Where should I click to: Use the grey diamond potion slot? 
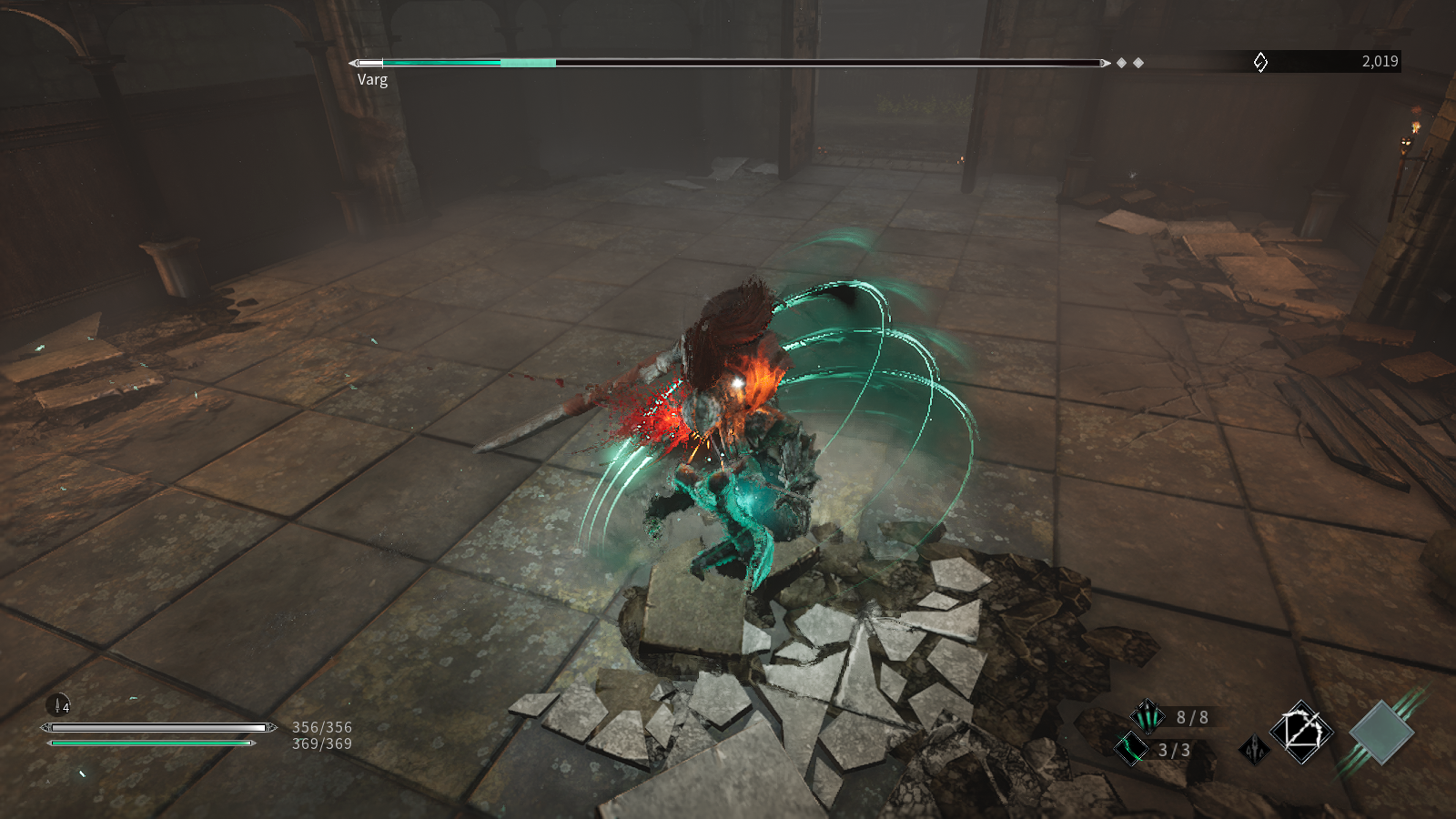(x=1381, y=732)
